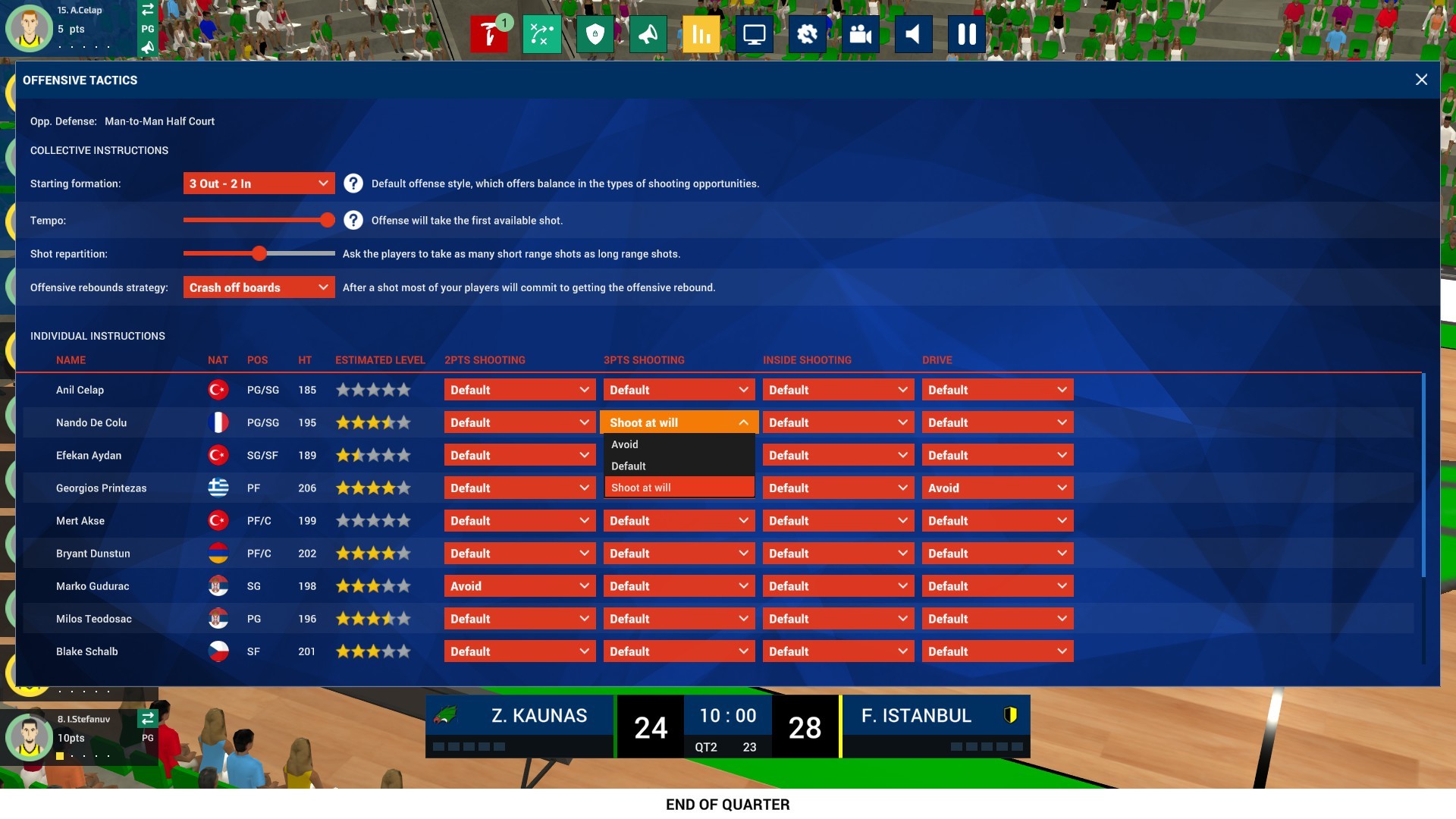Mute game audio with the speaker icon
1456x819 pixels.
[x=914, y=33]
